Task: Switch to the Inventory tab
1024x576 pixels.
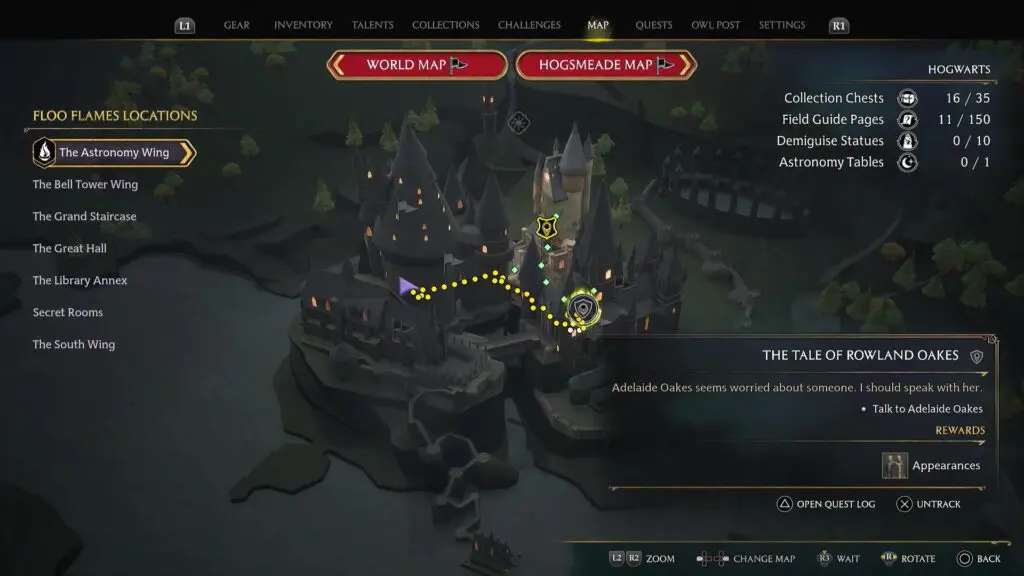Action: coord(303,25)
